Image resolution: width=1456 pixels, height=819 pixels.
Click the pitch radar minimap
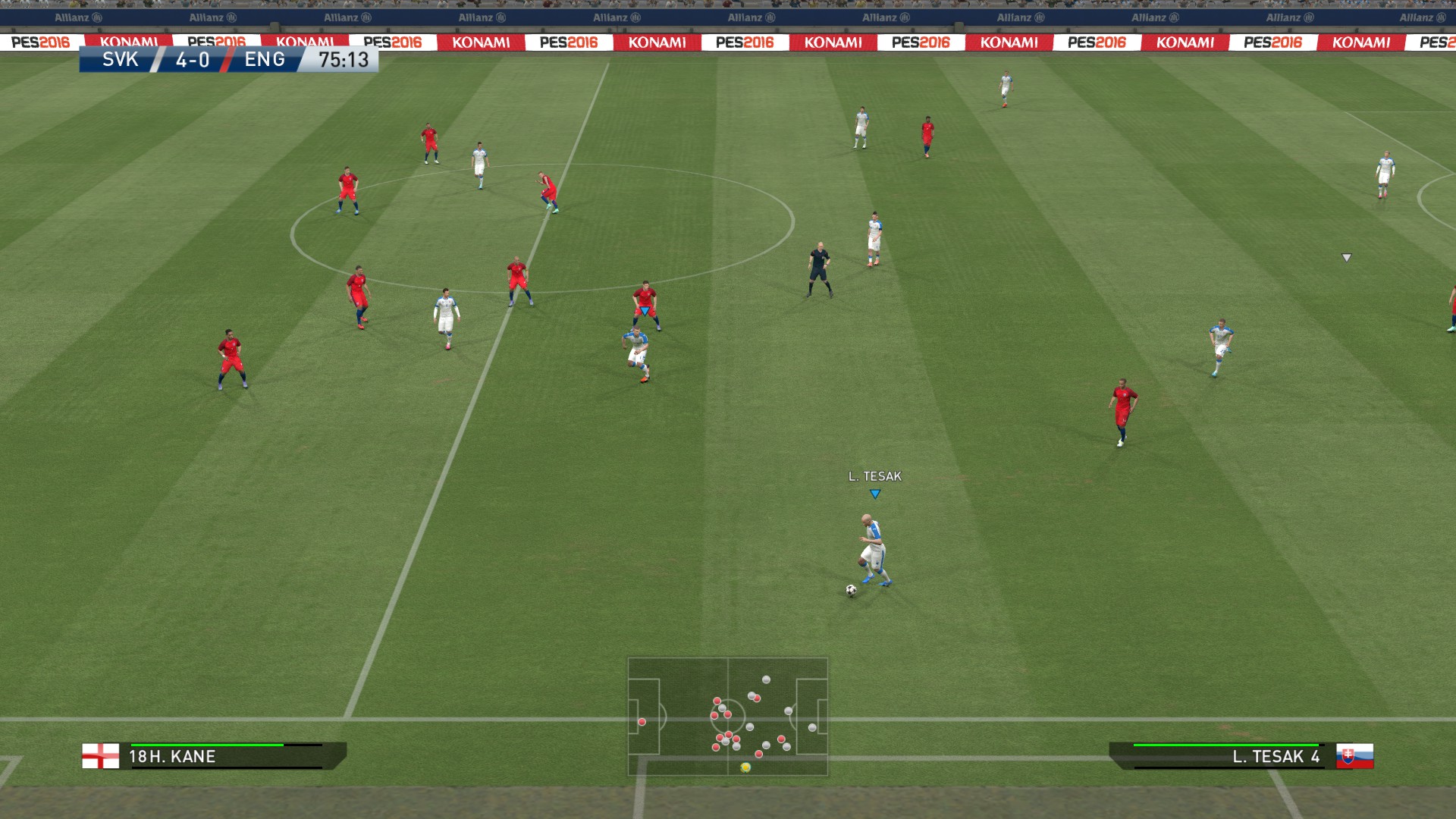click(x=727, y=716)
